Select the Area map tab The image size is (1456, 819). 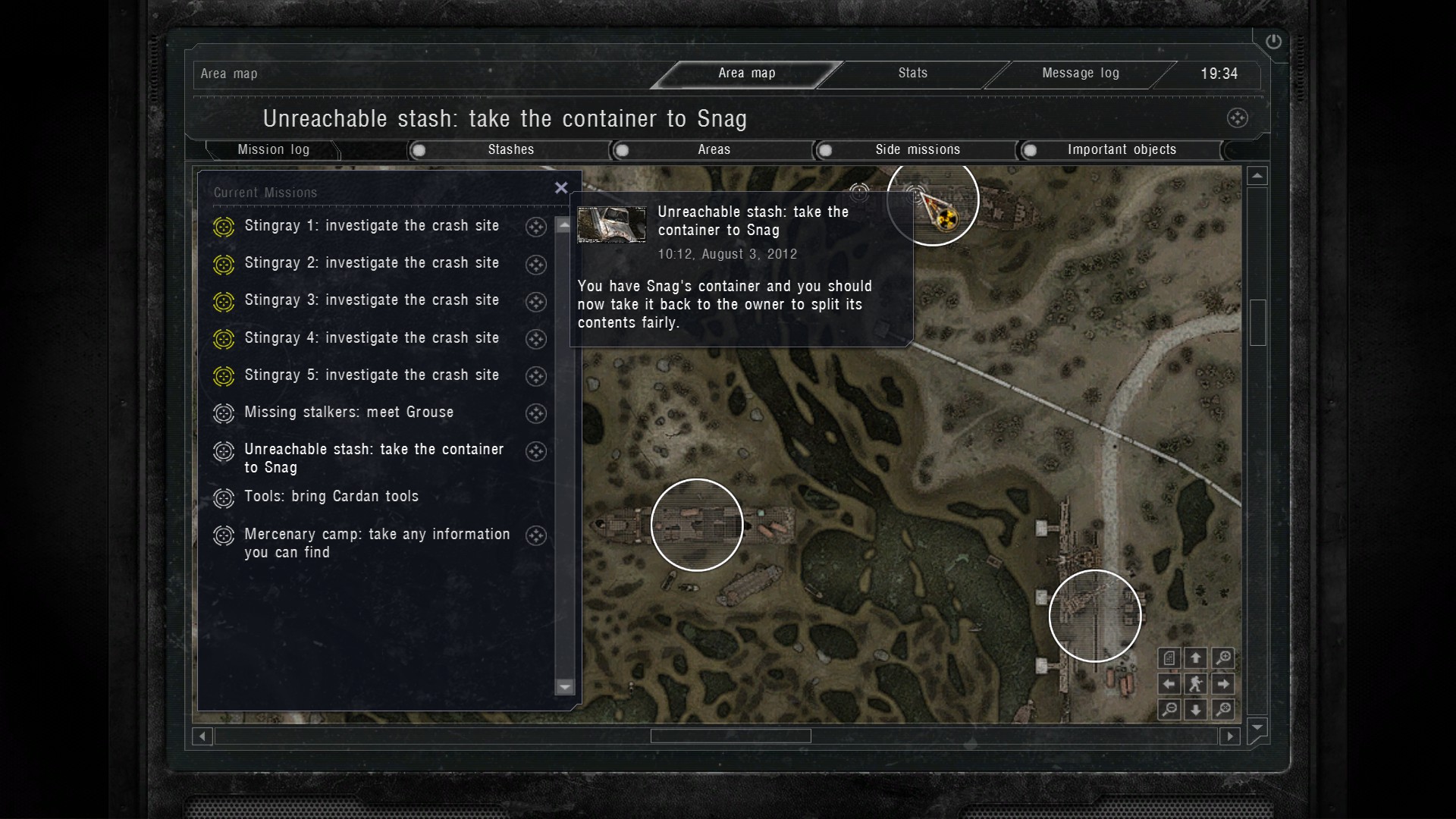(x=746, y=74)
